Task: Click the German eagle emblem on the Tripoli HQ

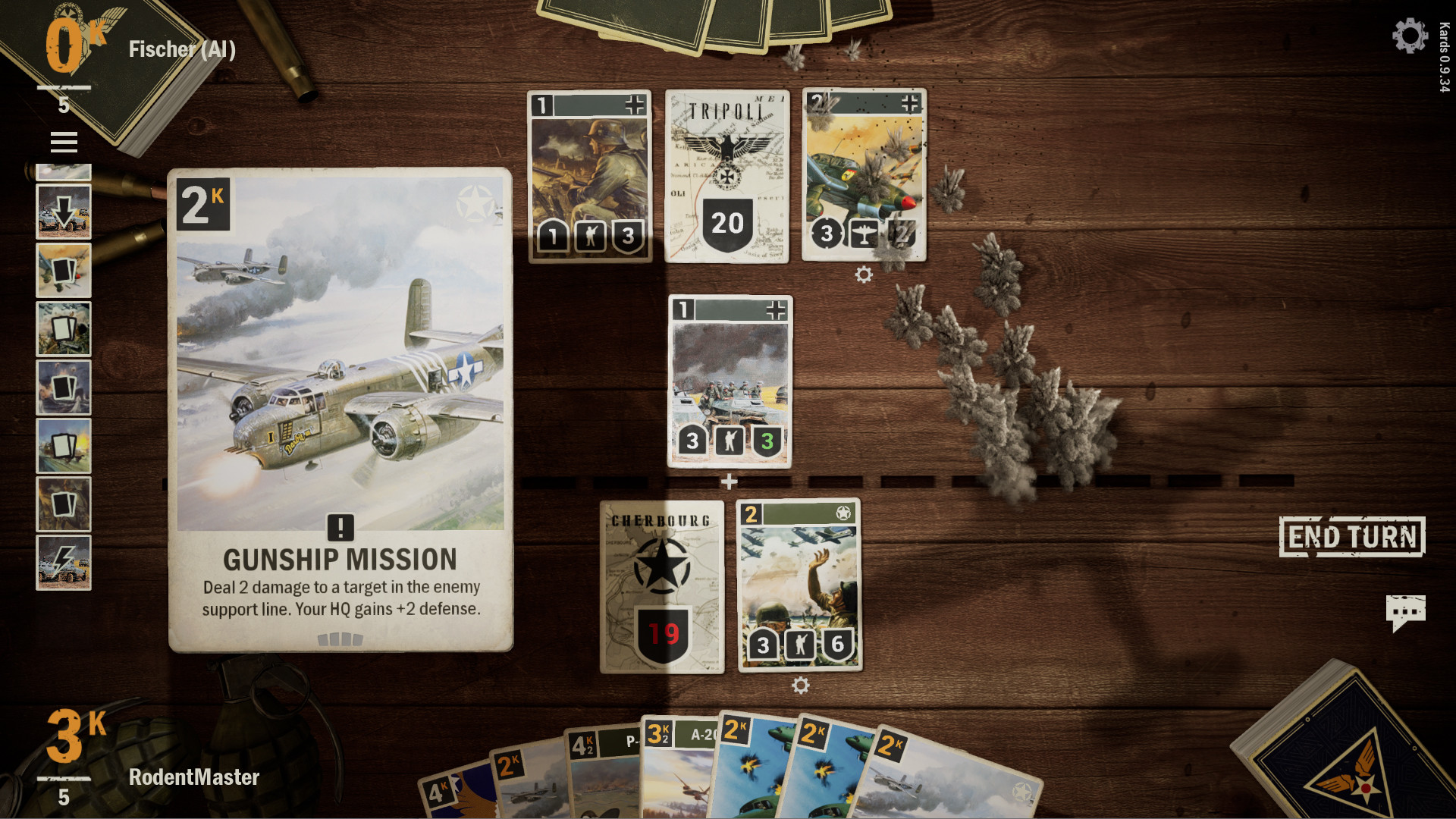Action: (726, 148)
